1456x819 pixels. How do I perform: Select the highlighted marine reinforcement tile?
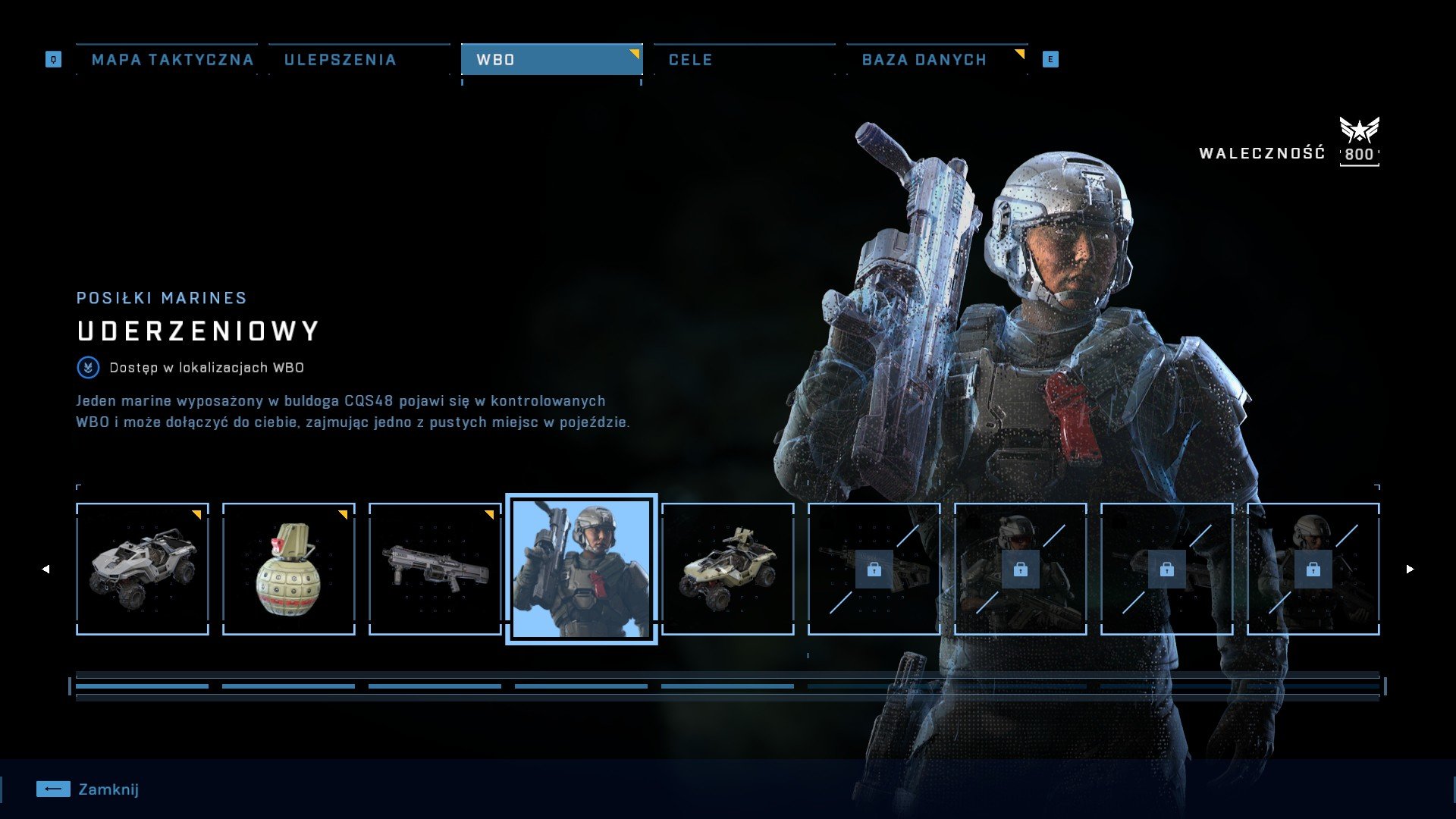click(x=582, y=569)
